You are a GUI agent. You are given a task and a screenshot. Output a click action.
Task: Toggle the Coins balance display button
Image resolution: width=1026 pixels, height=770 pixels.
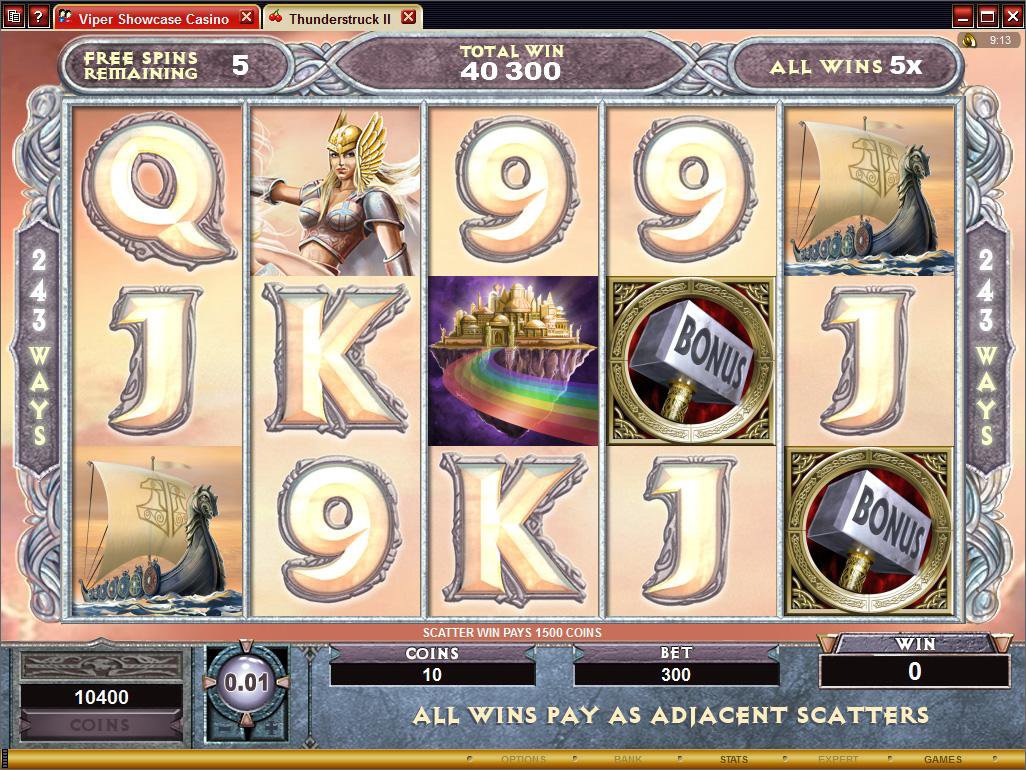pyautogui.click(x=100, y=725)
